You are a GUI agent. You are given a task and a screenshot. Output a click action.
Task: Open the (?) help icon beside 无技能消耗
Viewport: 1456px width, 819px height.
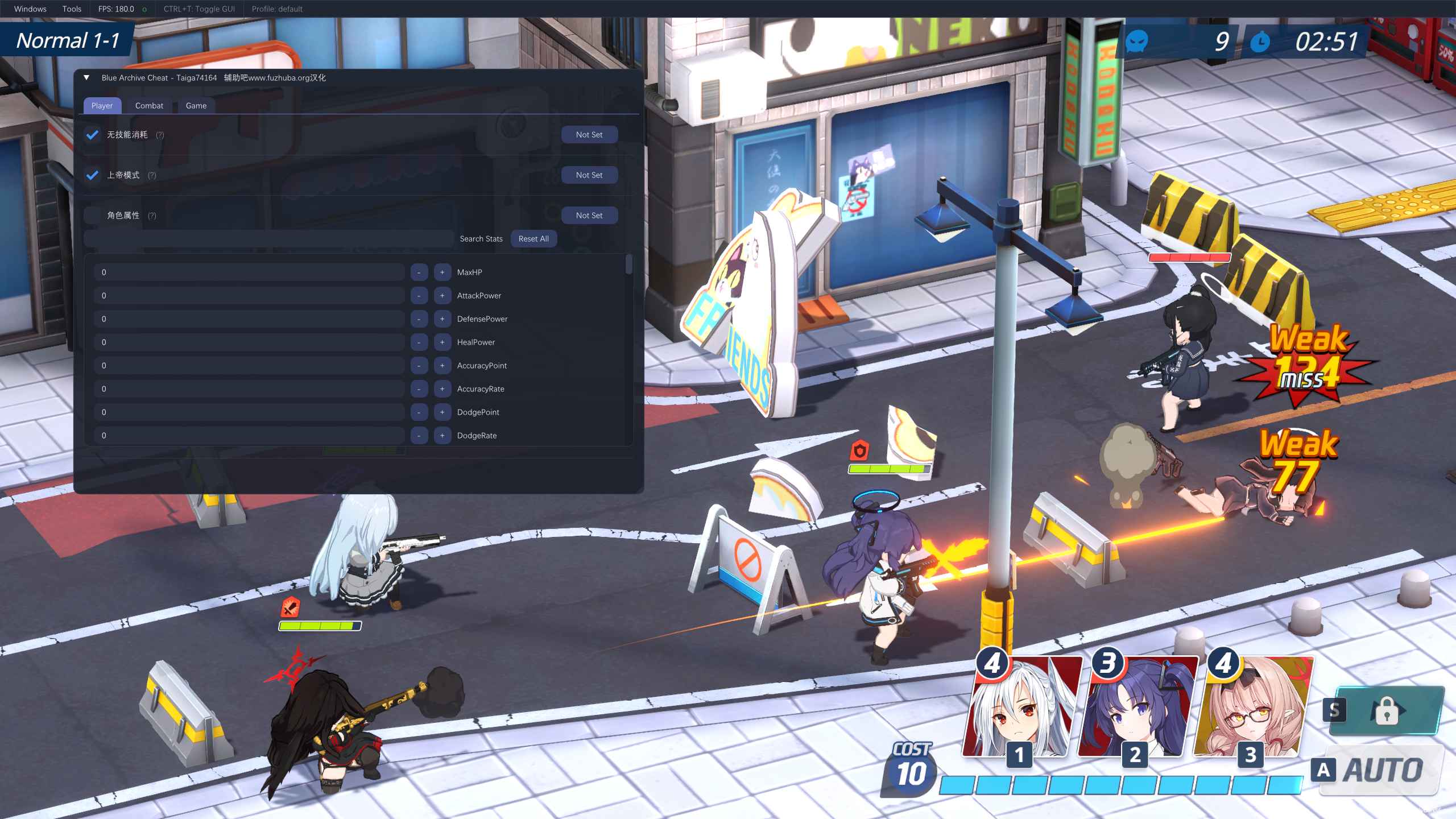[161, 135]
